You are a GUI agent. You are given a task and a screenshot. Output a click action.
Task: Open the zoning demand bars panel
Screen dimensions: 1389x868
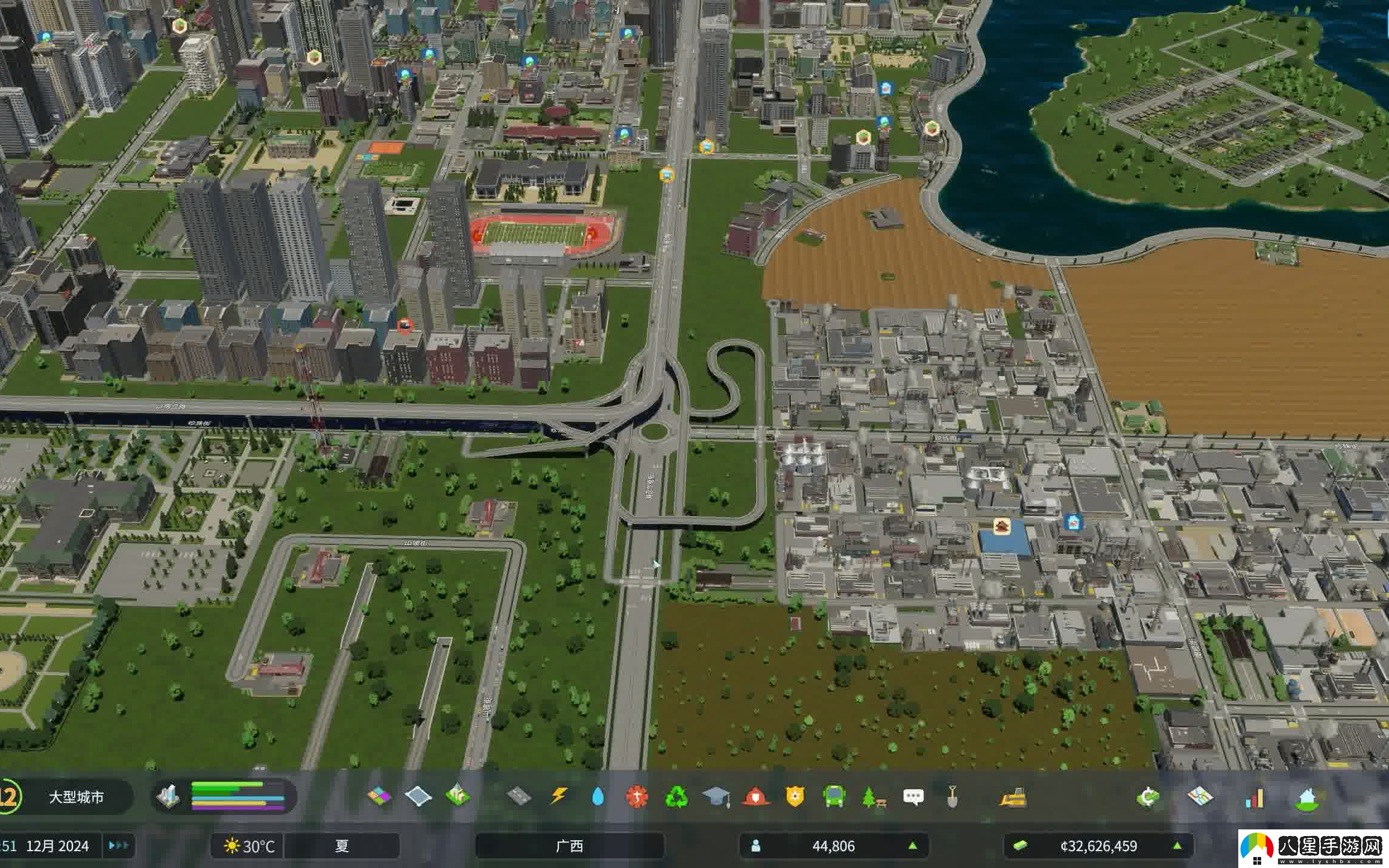238,796
